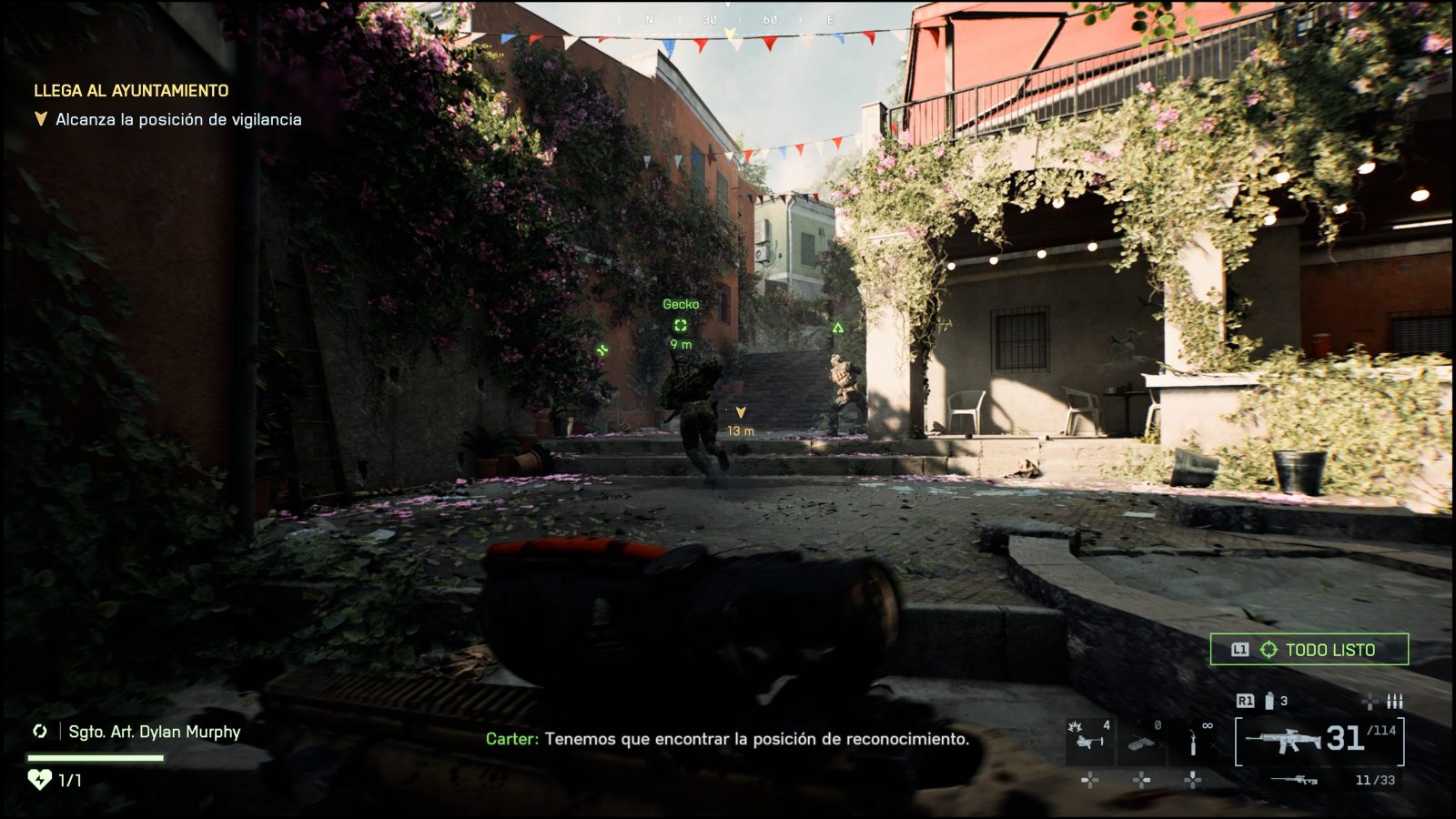
Task: Click the Llega al Ayuntamiento objective tracker
Action: 131,91
